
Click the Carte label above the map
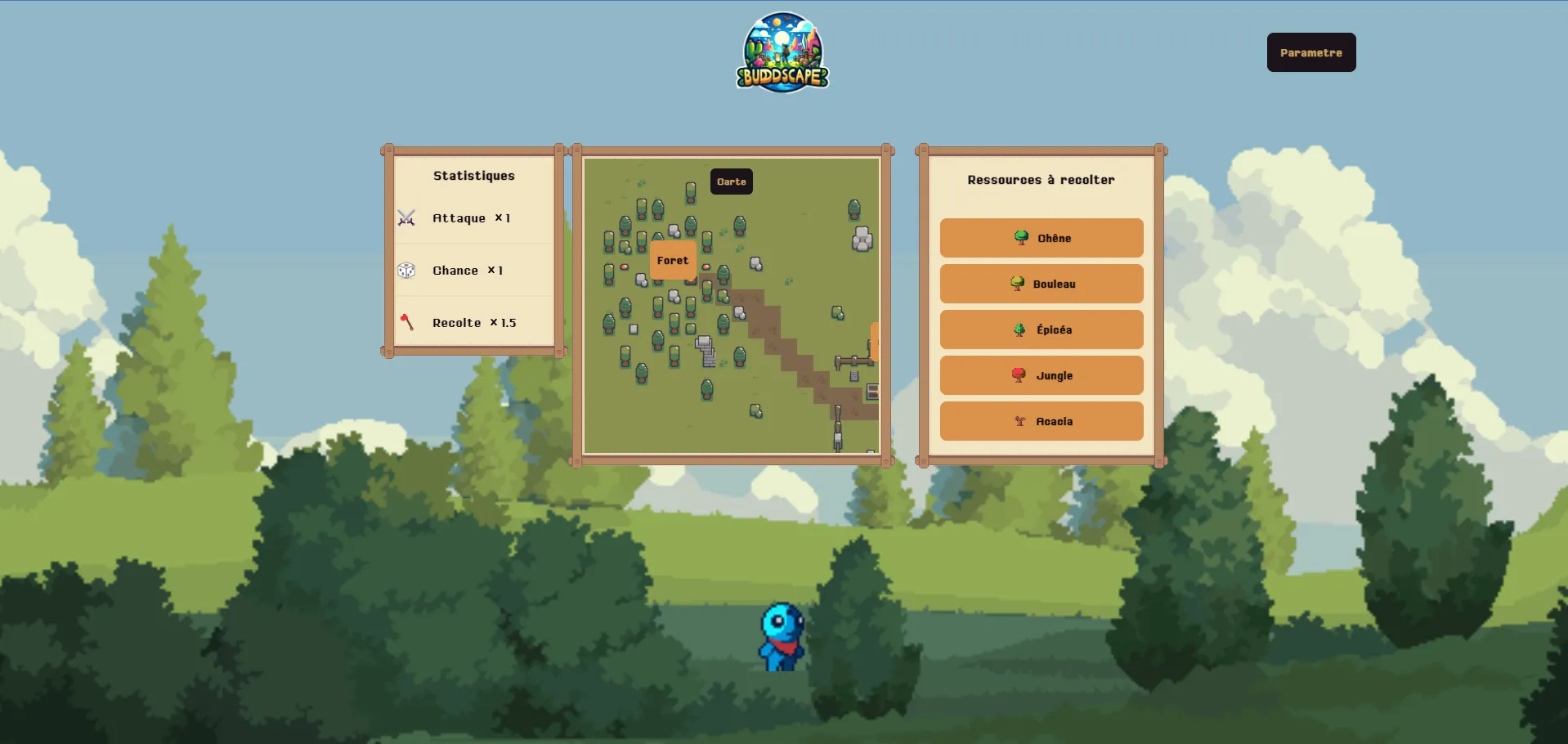click(x=731, y=181)
